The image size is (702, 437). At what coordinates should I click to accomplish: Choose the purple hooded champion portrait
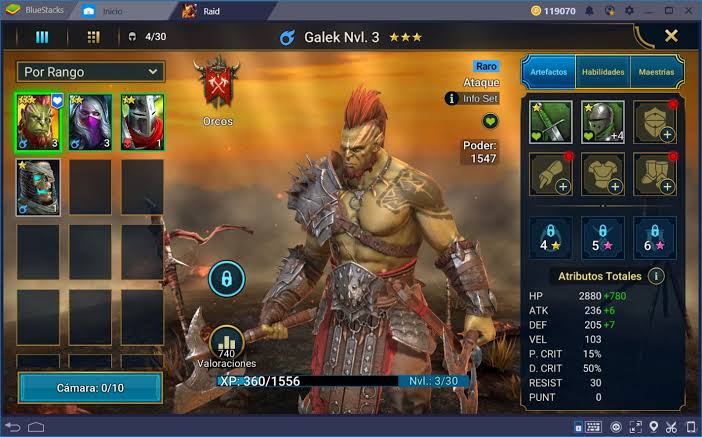pos(90,122)
